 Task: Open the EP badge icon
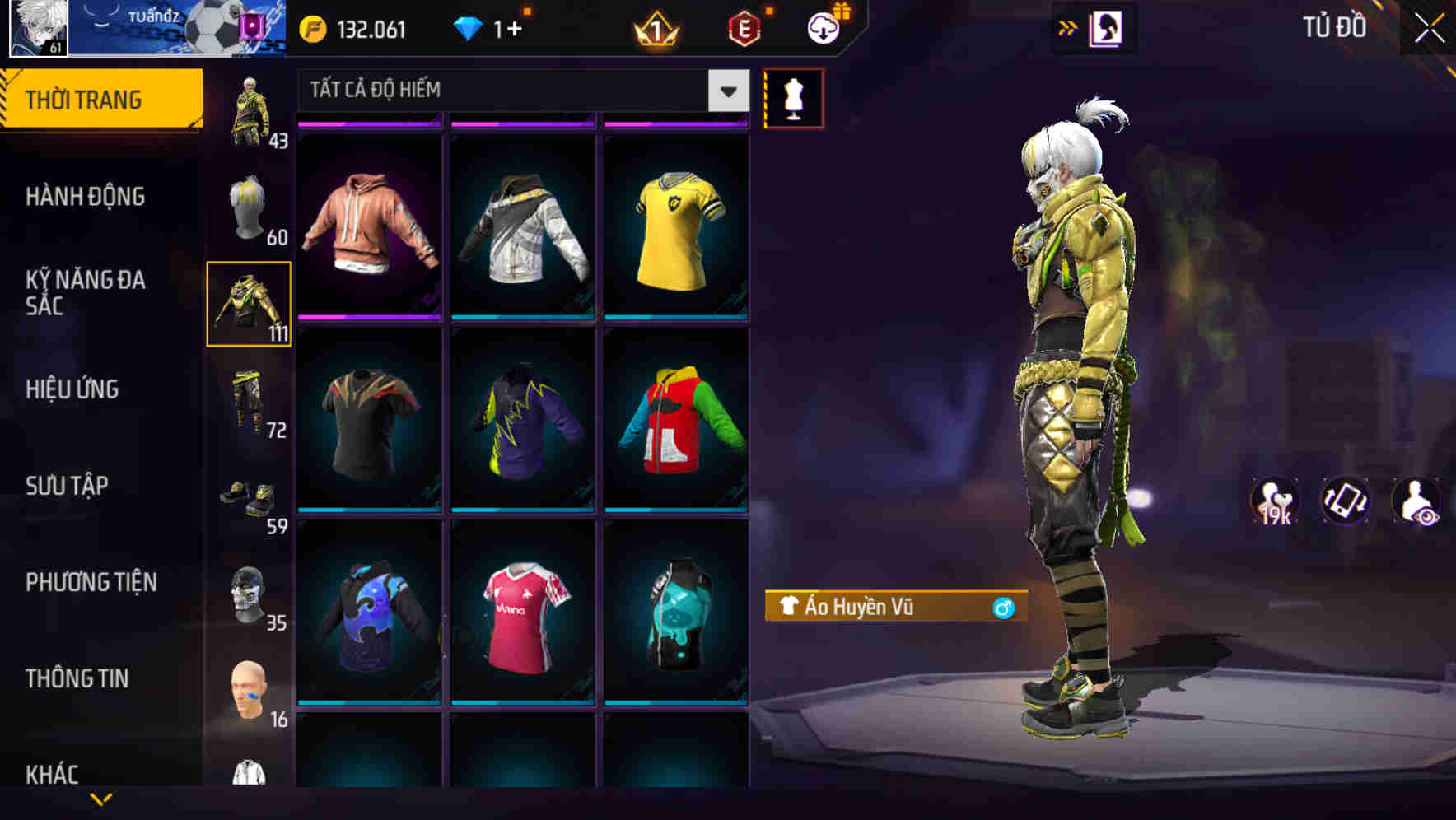coord(745,26)
